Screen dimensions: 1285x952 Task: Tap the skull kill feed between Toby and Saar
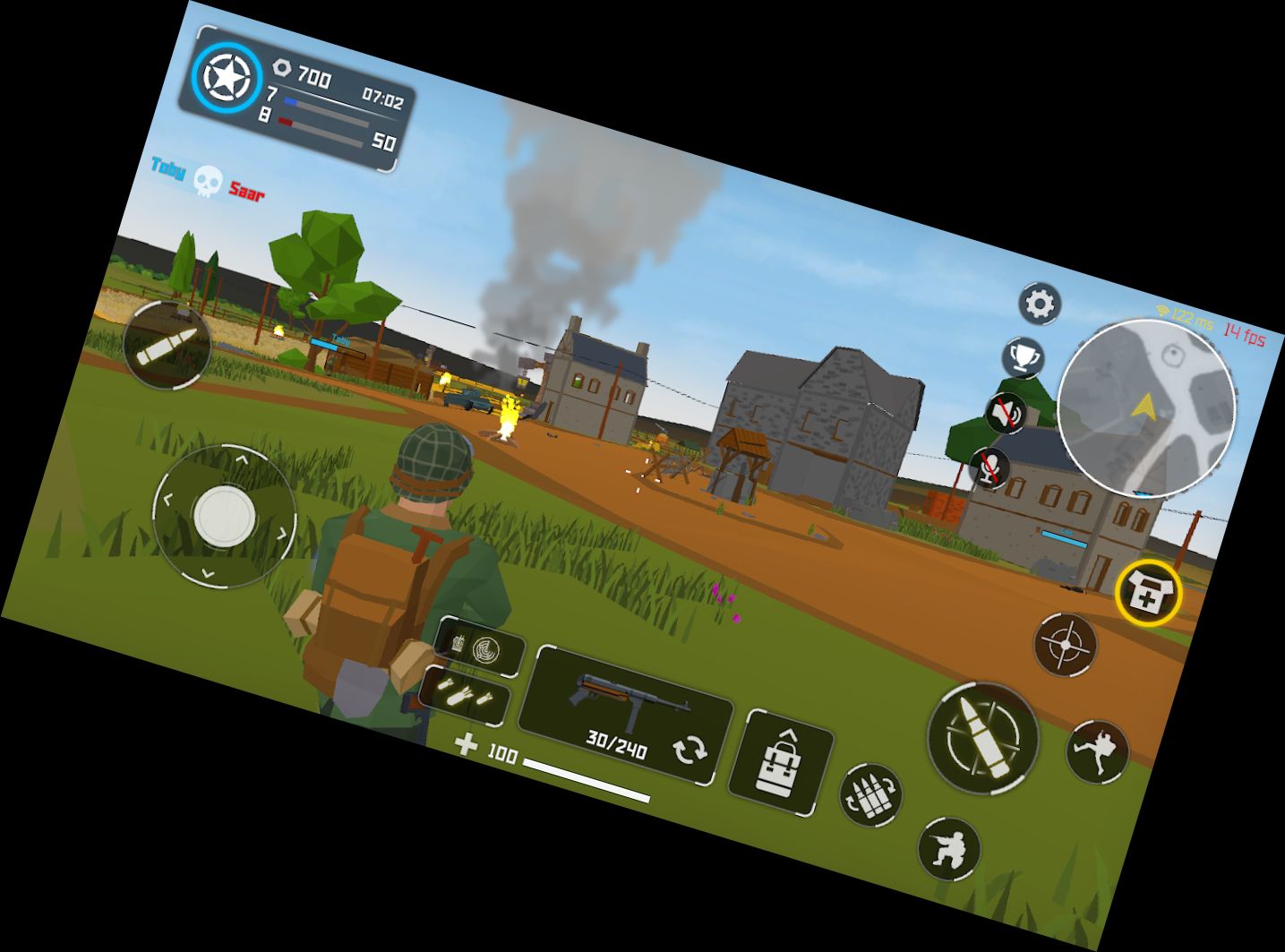207,180
